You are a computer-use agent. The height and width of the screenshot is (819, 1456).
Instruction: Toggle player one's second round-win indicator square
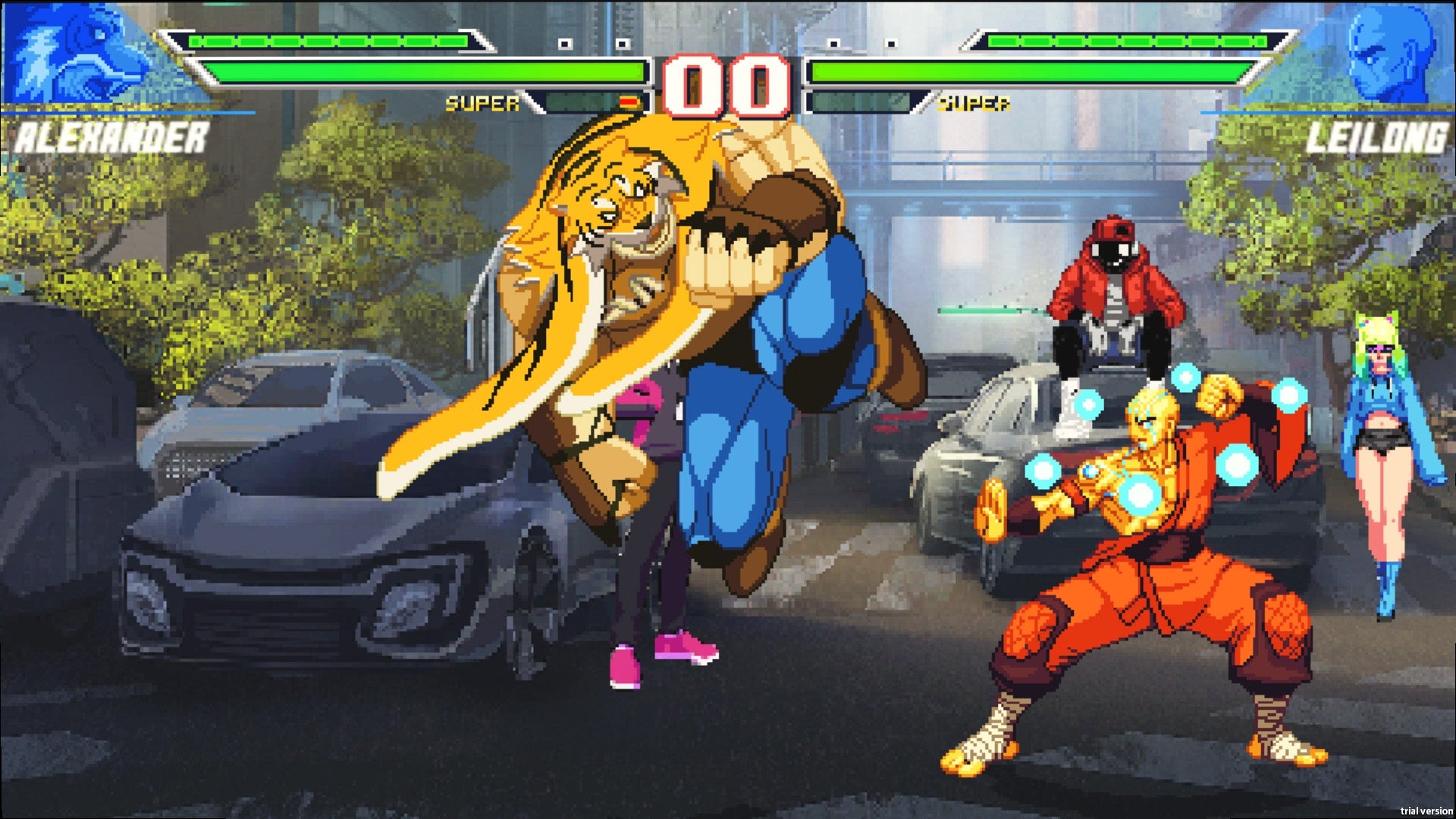(622, 43)
